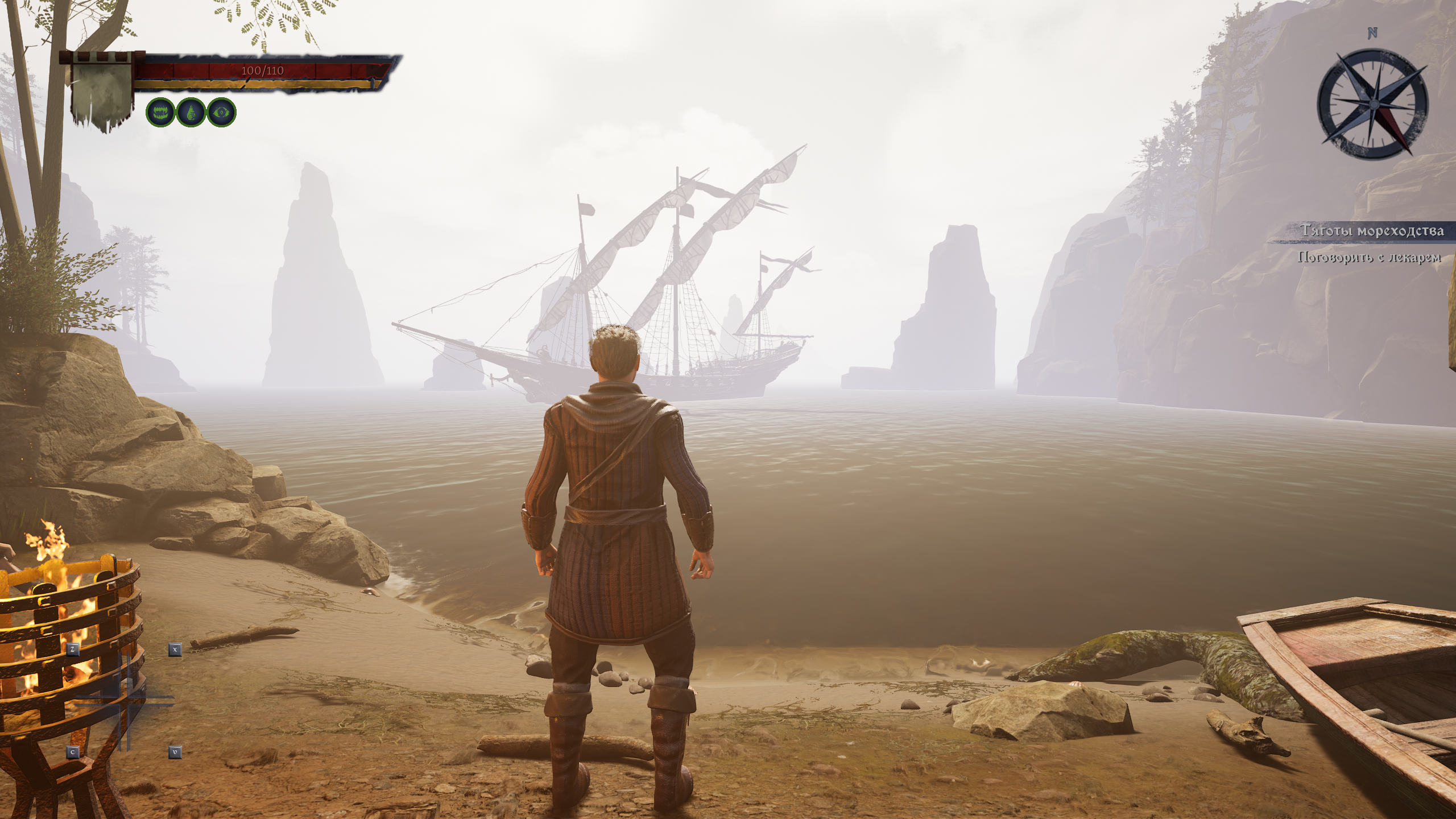Select the green fanged jaws status icon
Viewport: 1456px width, 819px height.
point(160,112)
